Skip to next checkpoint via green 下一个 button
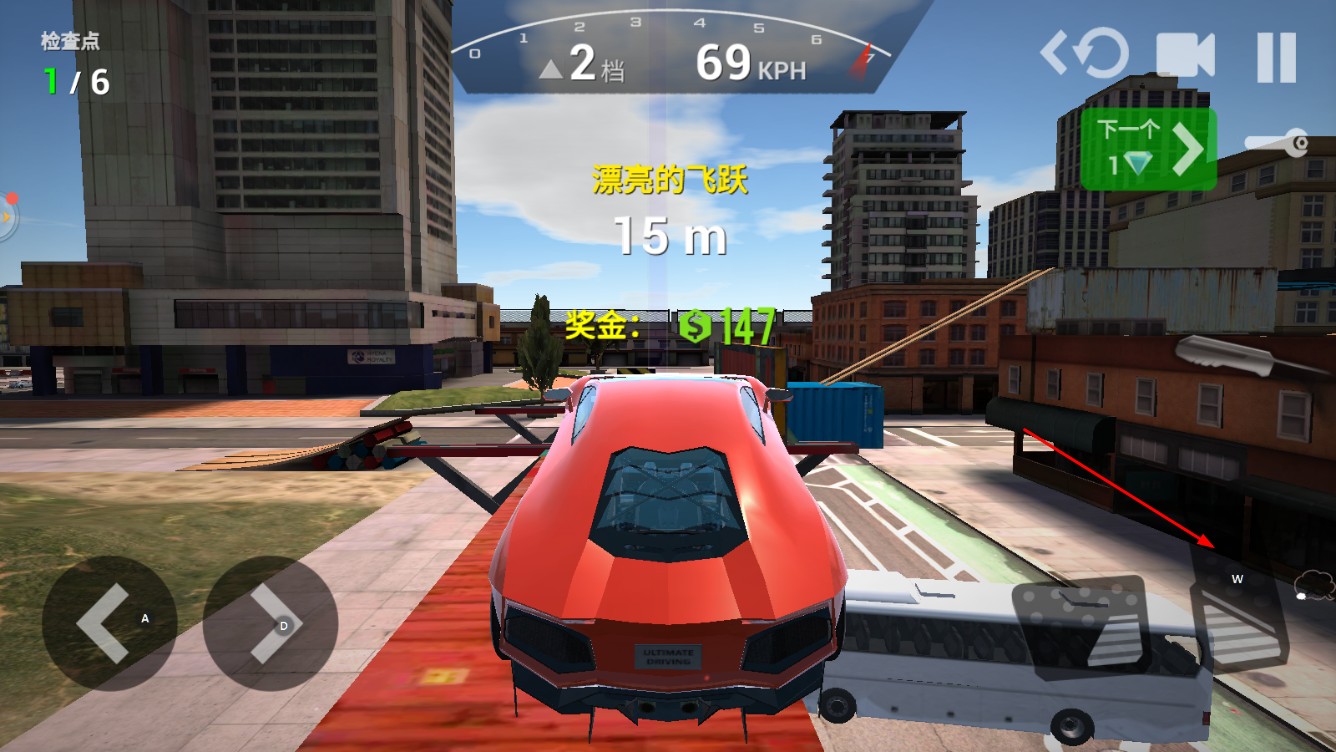Viewport: 1336px width, 752px height. coord(1148,149)
